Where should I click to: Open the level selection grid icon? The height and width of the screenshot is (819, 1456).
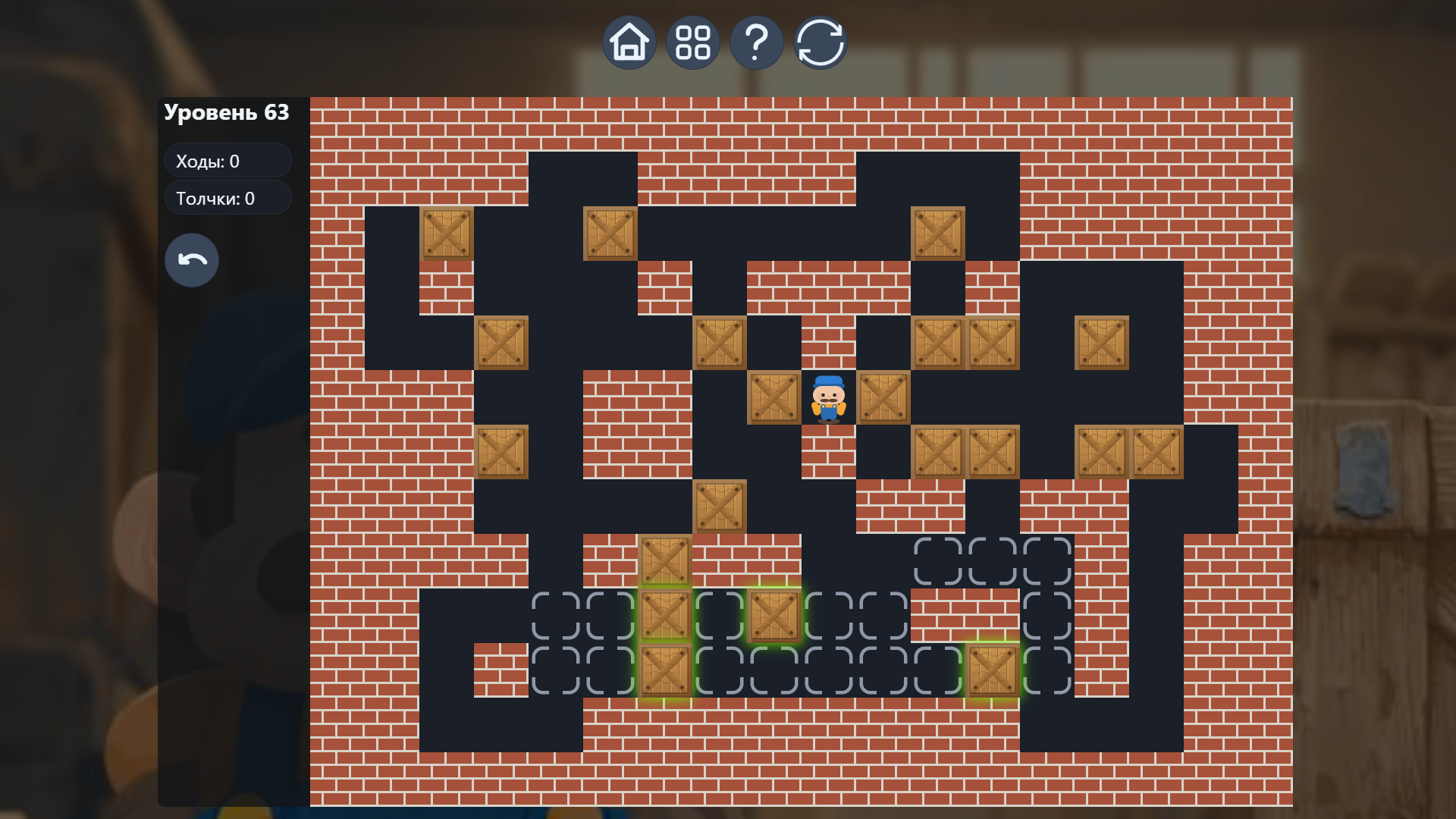(x=692, y=42)
